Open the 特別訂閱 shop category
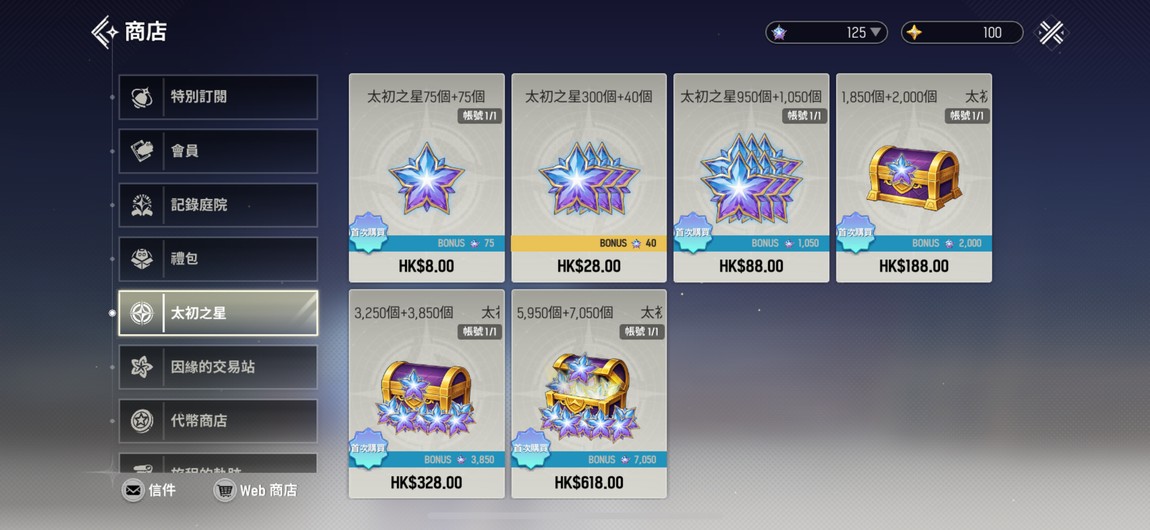The image size is (1150, 530). pyautogui.click(x=218, y=97)
